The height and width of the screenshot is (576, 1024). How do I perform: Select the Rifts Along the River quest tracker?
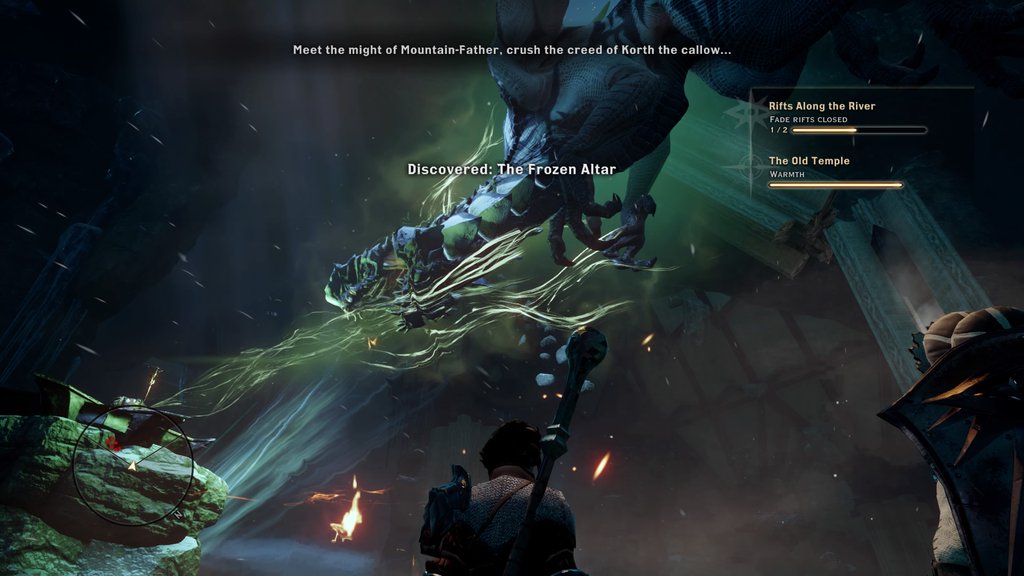click(821, 106)
